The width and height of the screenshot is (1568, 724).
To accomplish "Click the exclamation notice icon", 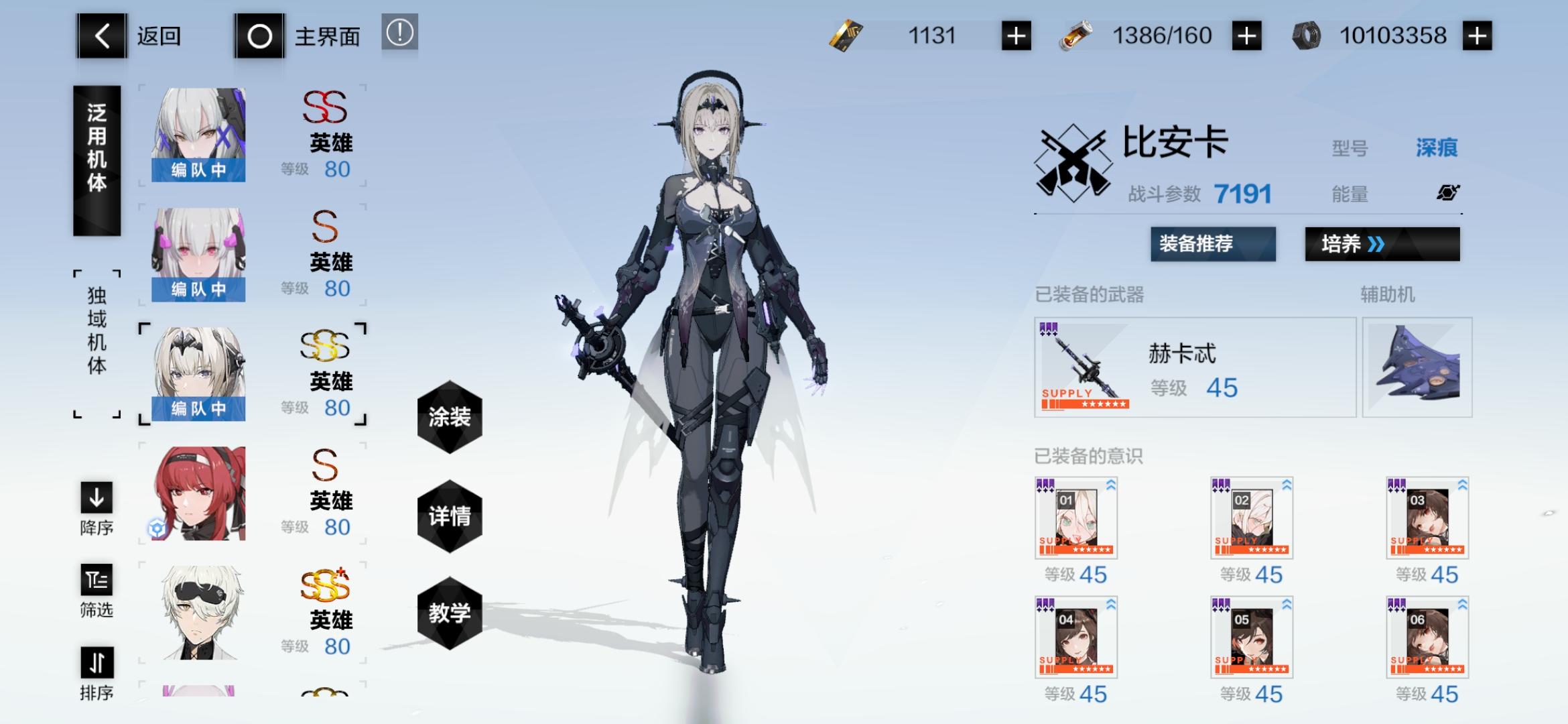I will 400,32.
